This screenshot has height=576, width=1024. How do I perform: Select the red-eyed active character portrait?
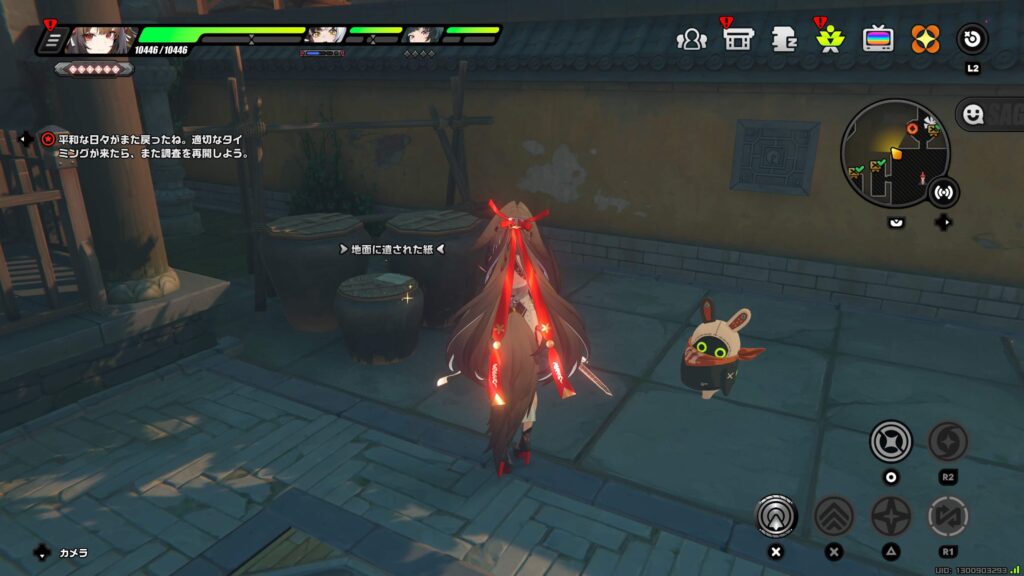tap(100, 41)
